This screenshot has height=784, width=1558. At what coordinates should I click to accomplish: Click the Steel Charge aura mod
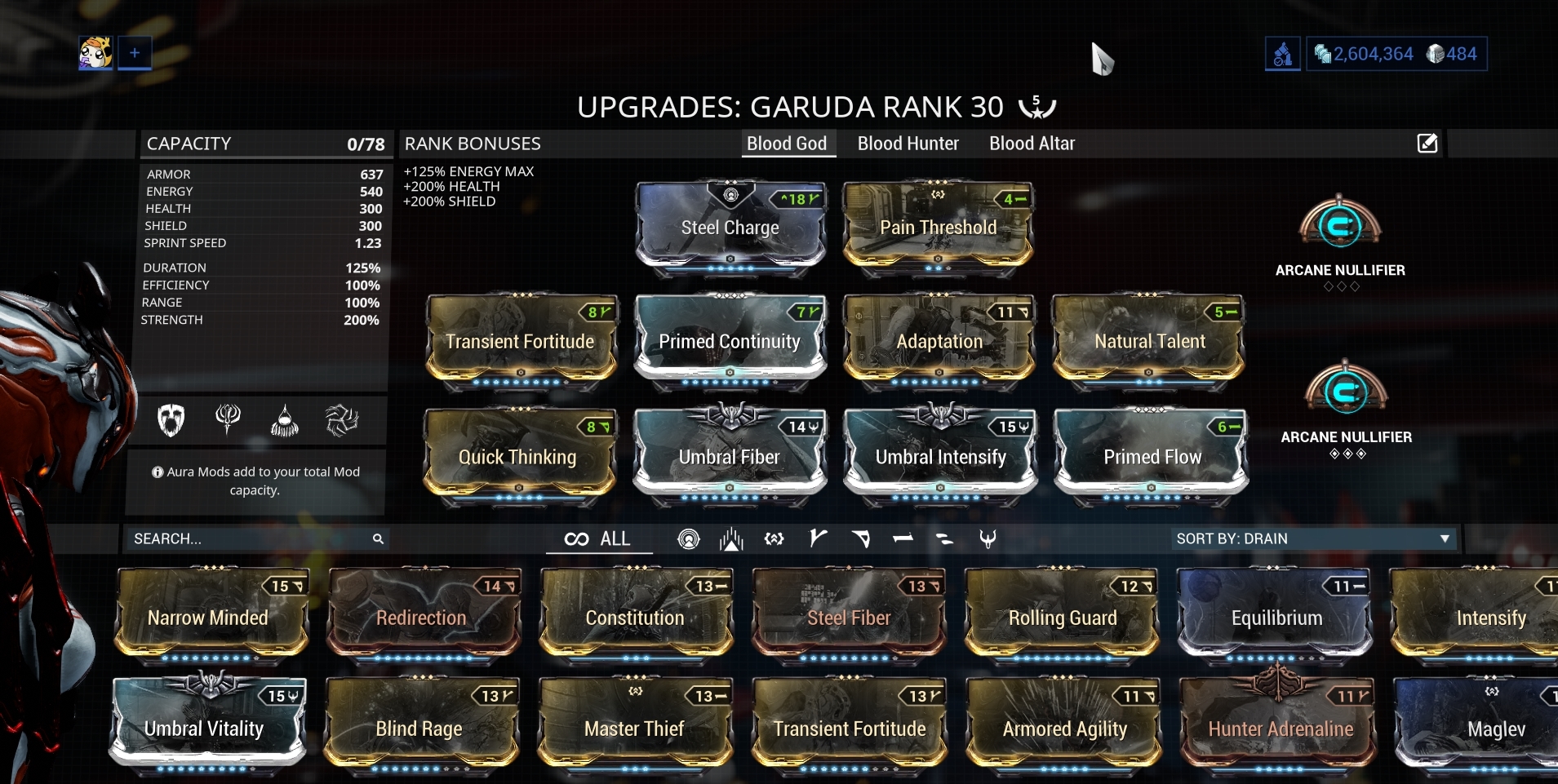point(729,227)
